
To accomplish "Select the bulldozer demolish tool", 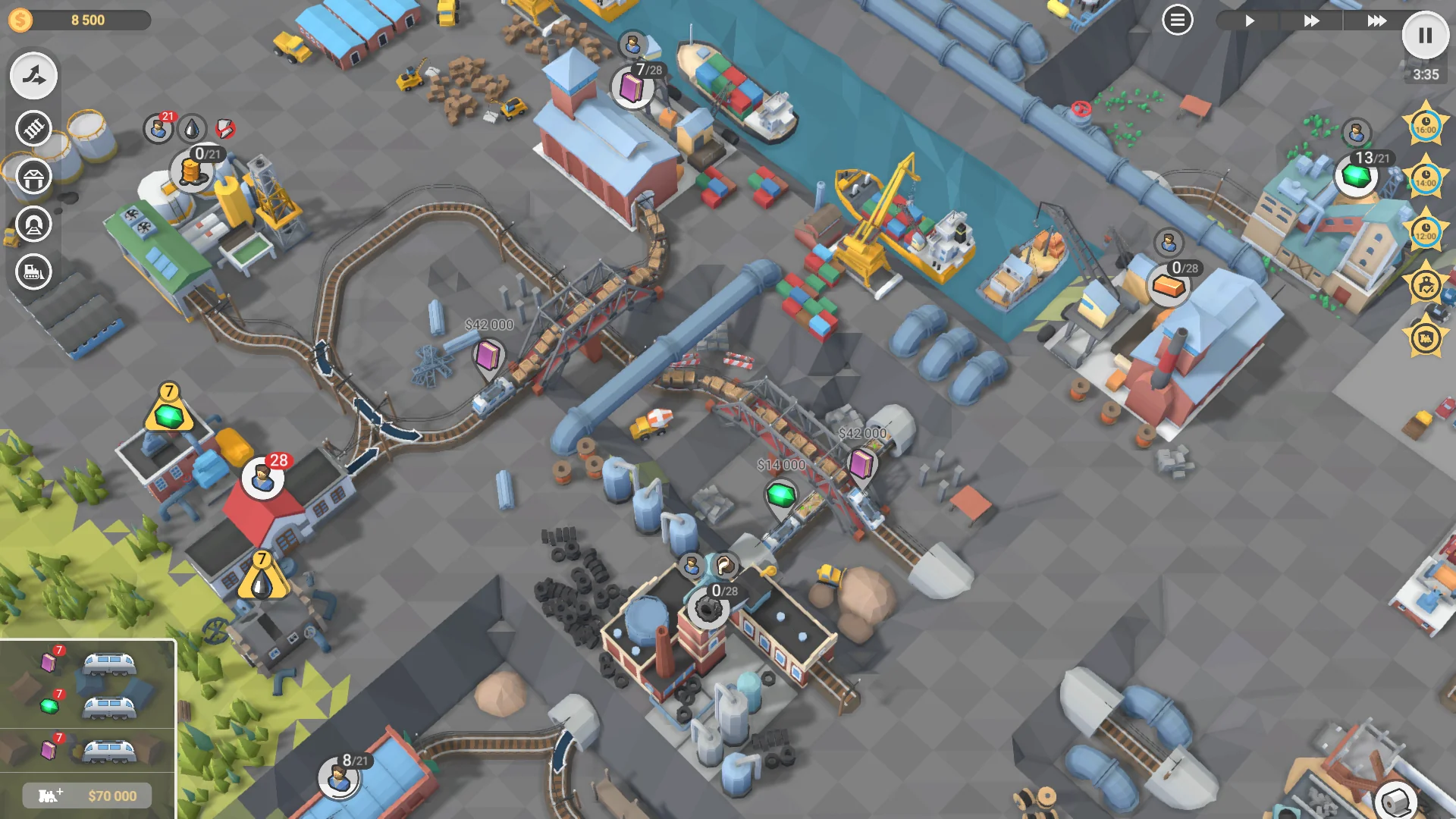I will pyautogui.click(x=33, y=273).
